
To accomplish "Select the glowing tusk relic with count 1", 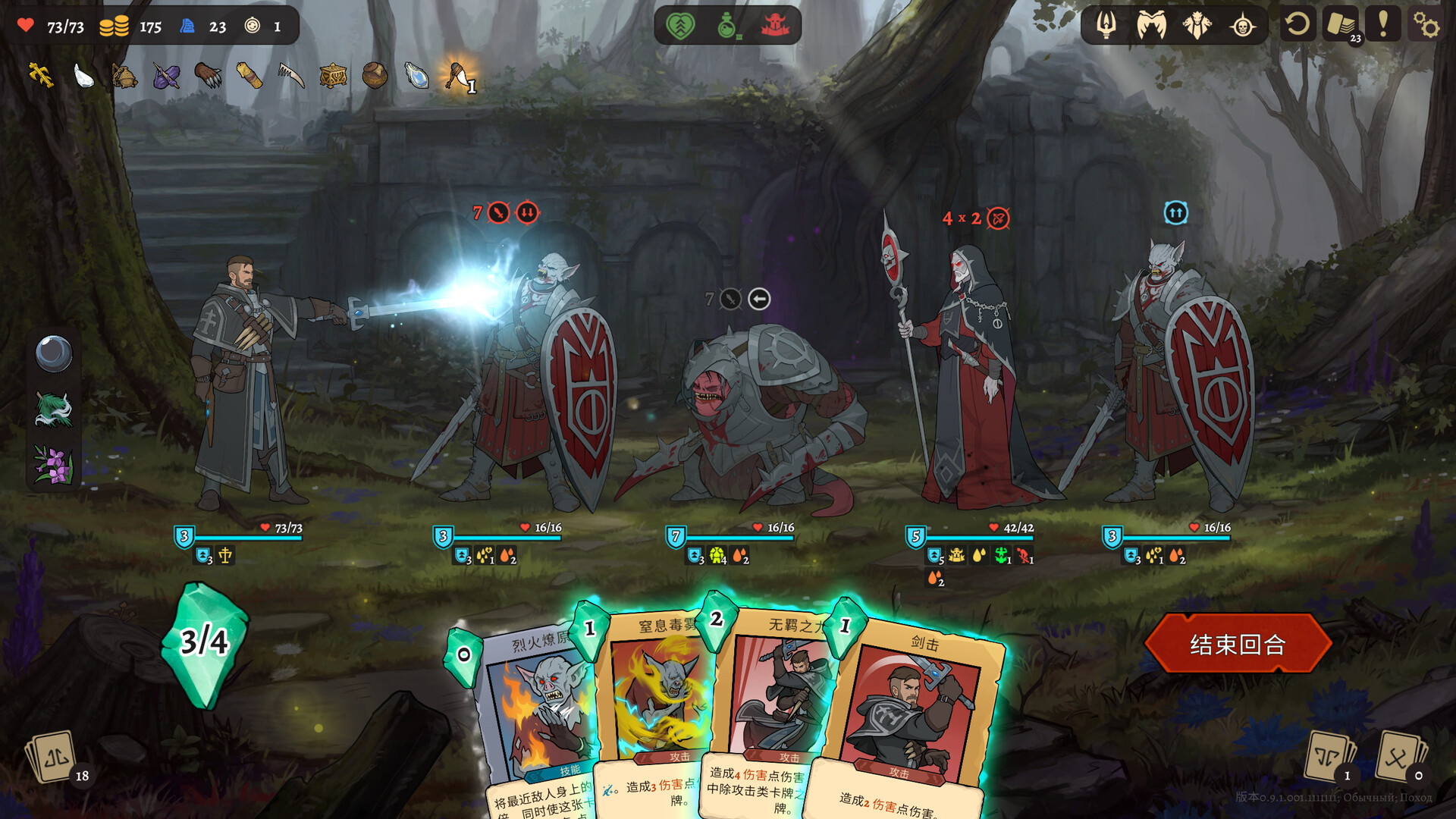I will 455,77.
